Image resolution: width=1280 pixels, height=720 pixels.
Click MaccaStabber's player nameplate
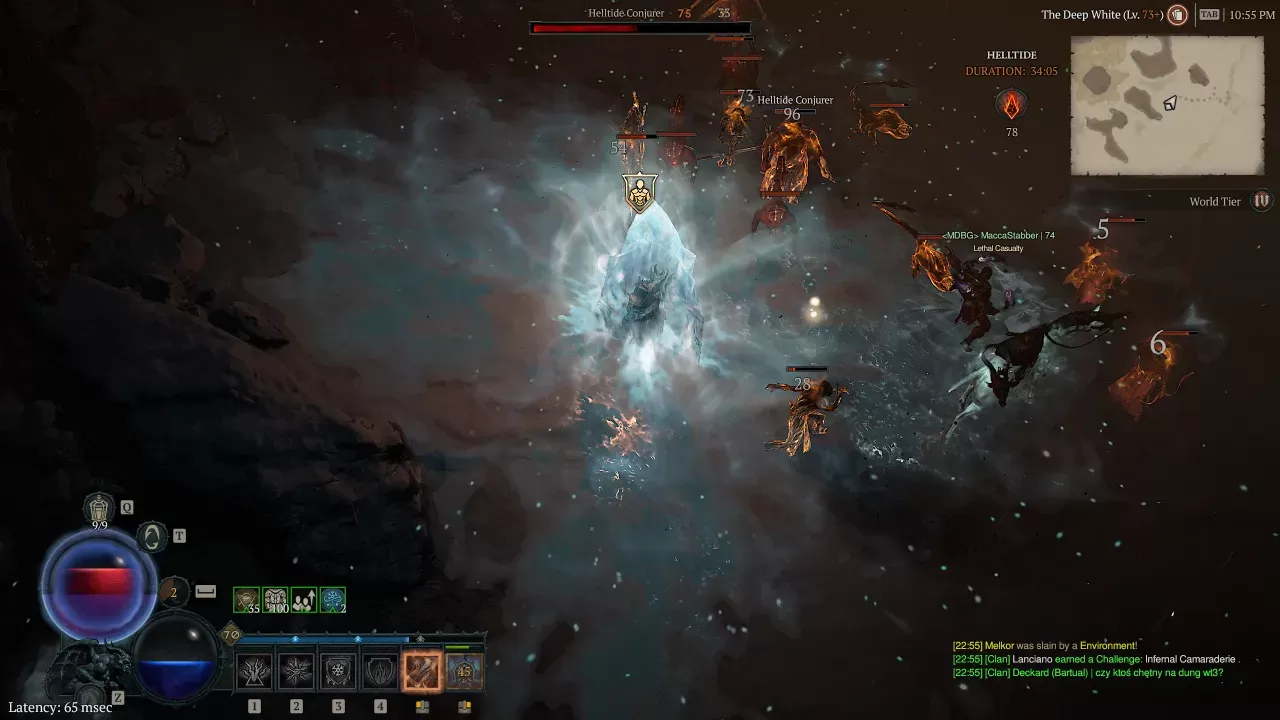pos(998,235)
